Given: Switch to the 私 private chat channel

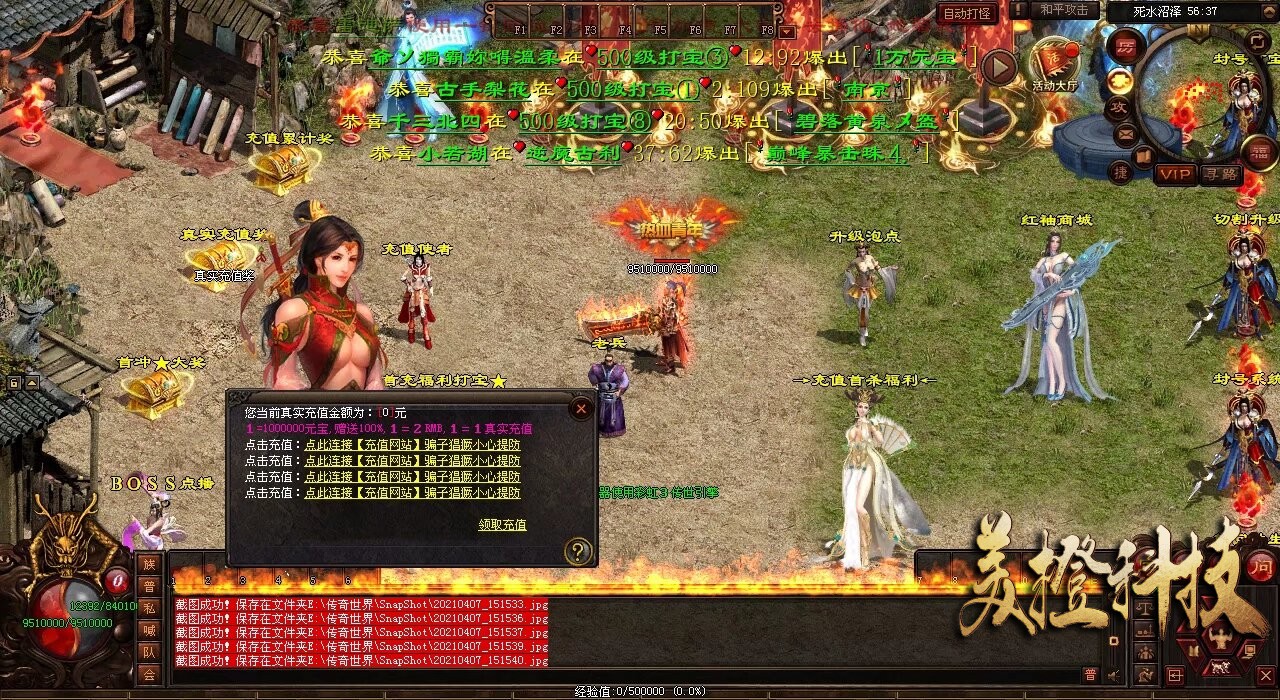Looking at the screenshot, I should [x=149, y=608].
